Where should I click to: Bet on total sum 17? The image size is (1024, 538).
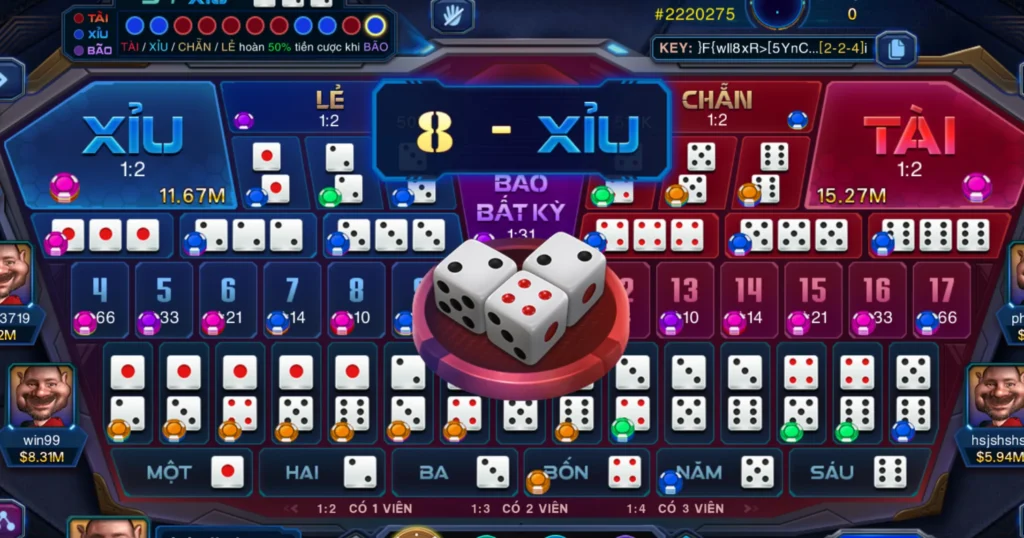pyautogui.click(x=940, y=298)
